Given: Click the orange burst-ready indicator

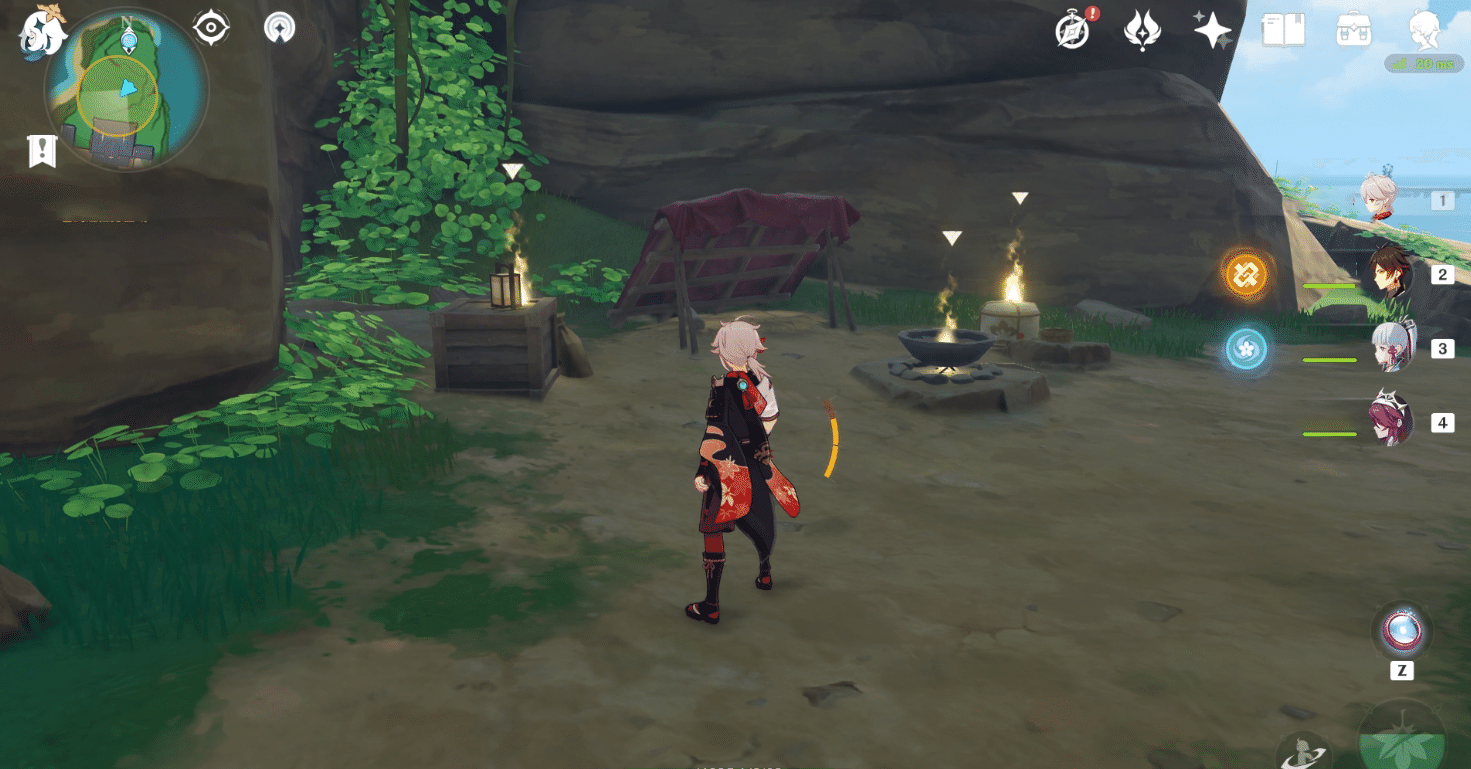Looking at the screenshot, I should click(1245, 275).
